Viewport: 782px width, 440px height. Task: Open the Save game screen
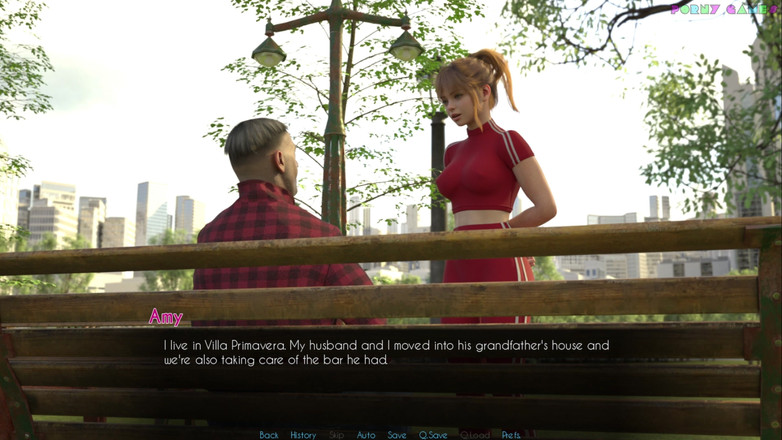tap(397, 435)
